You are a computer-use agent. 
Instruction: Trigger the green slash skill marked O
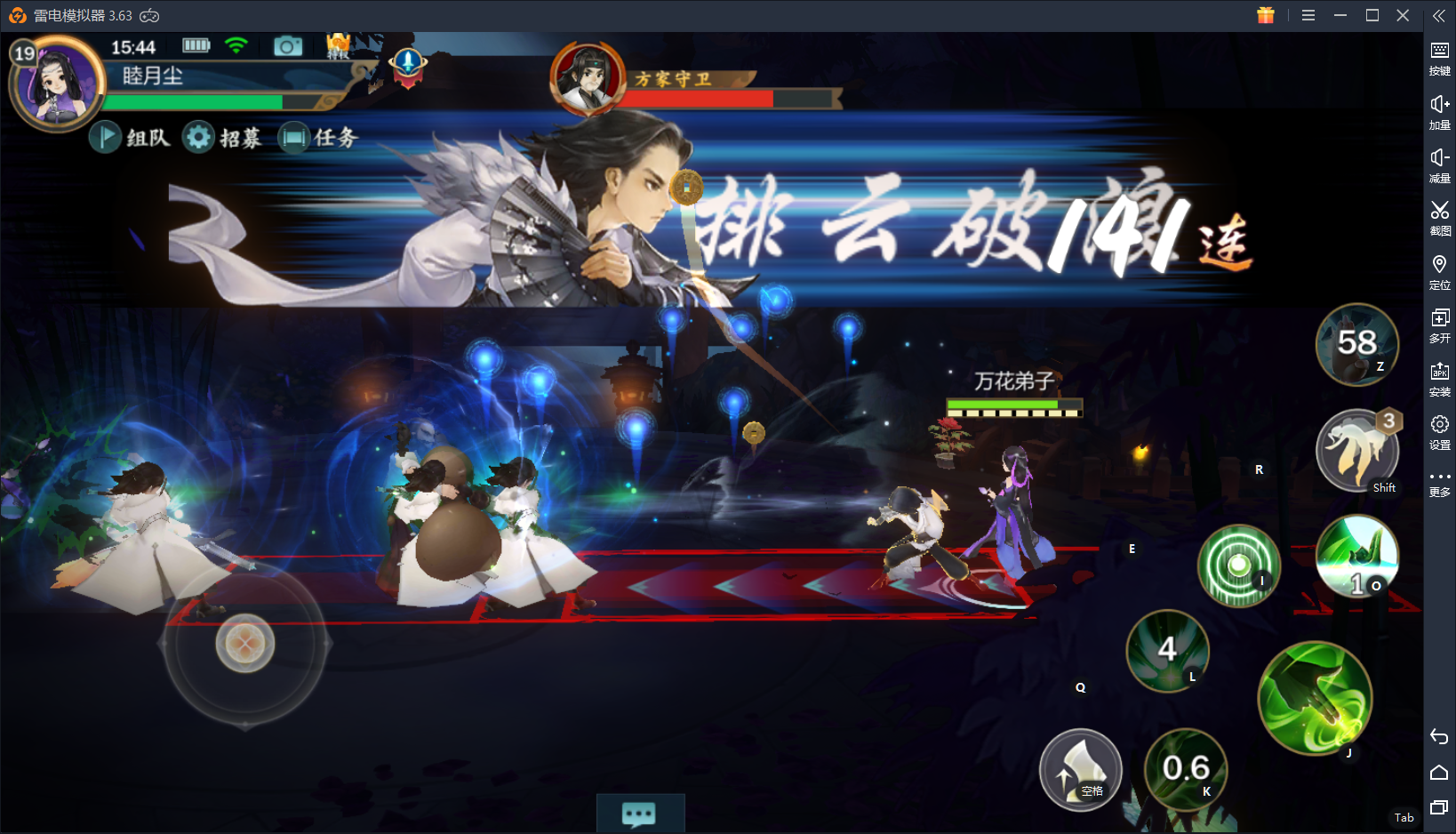(1356, 557)
